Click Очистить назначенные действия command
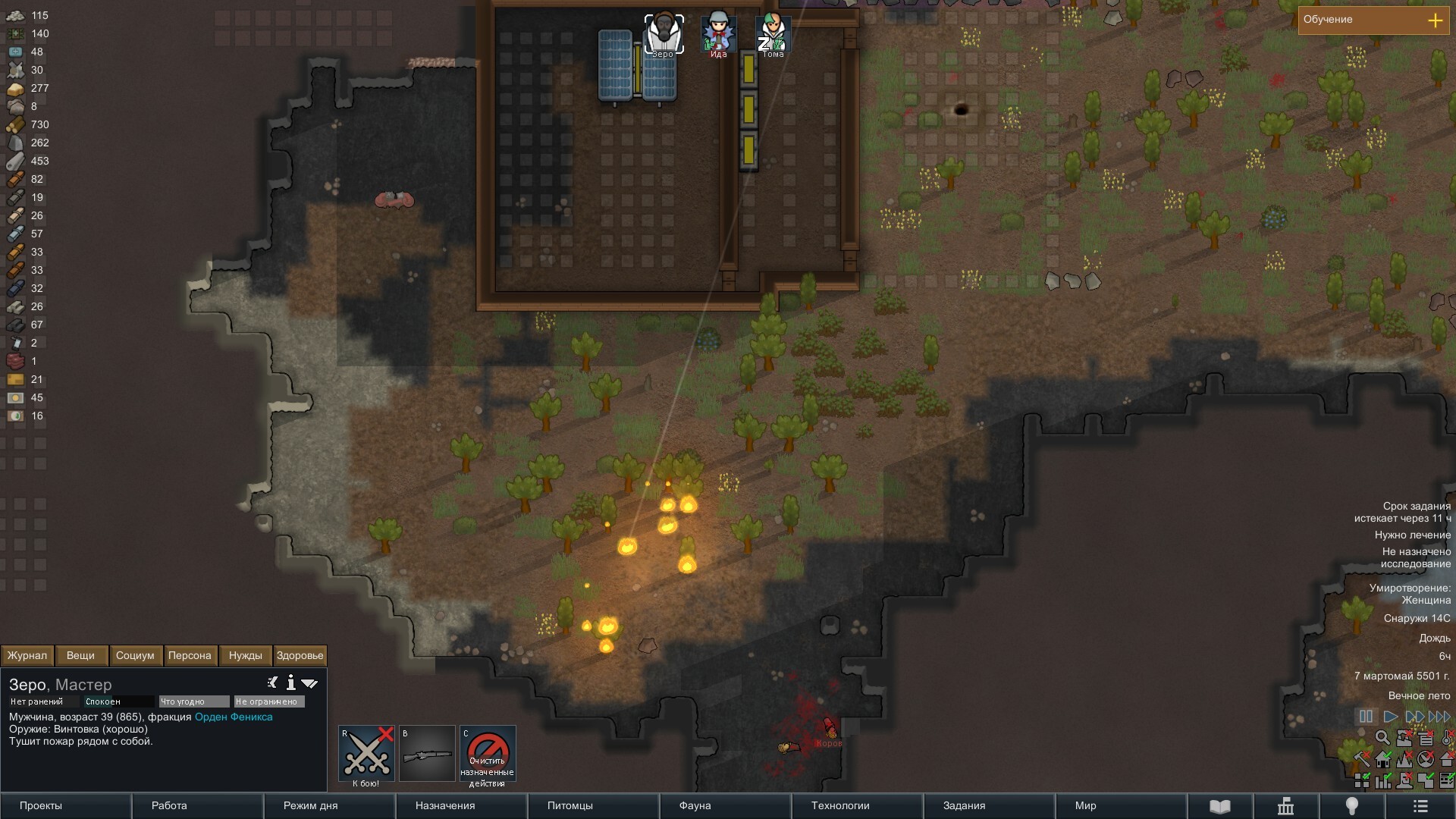 488,754
